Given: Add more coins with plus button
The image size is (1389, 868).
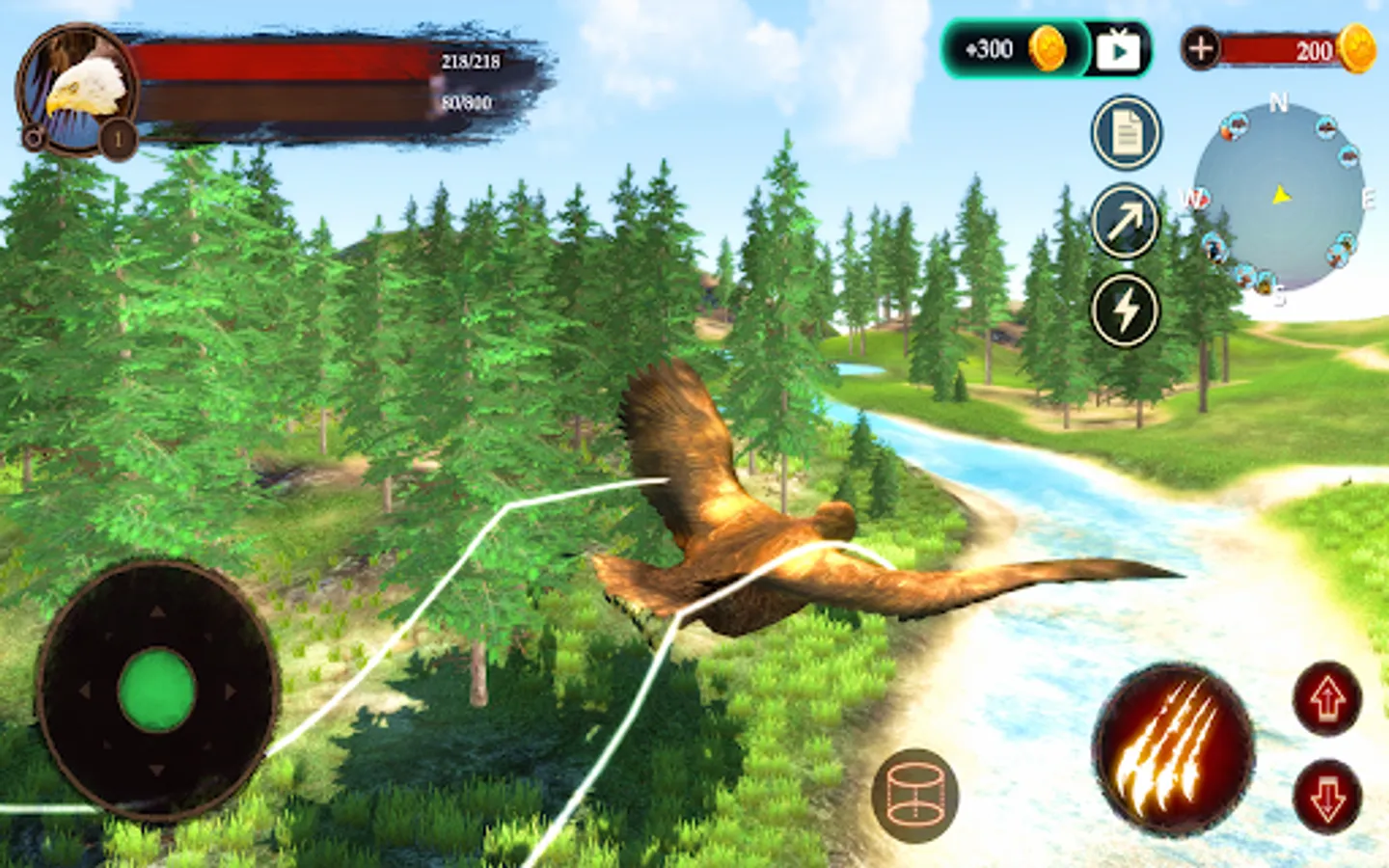Looking at the screenshot, I should coord(1201,48).
